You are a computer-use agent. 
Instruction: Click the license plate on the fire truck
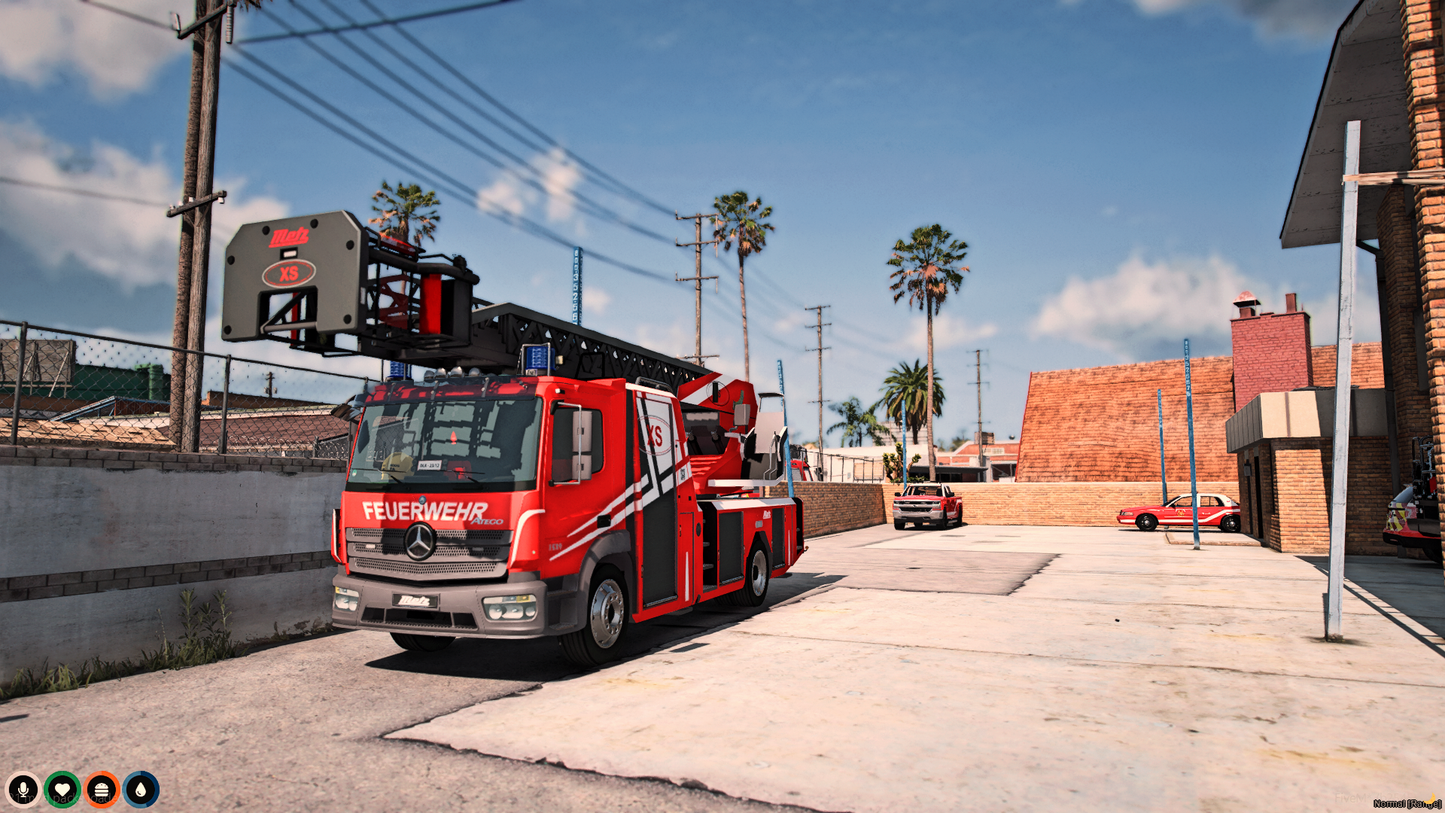tap(430, 465)
